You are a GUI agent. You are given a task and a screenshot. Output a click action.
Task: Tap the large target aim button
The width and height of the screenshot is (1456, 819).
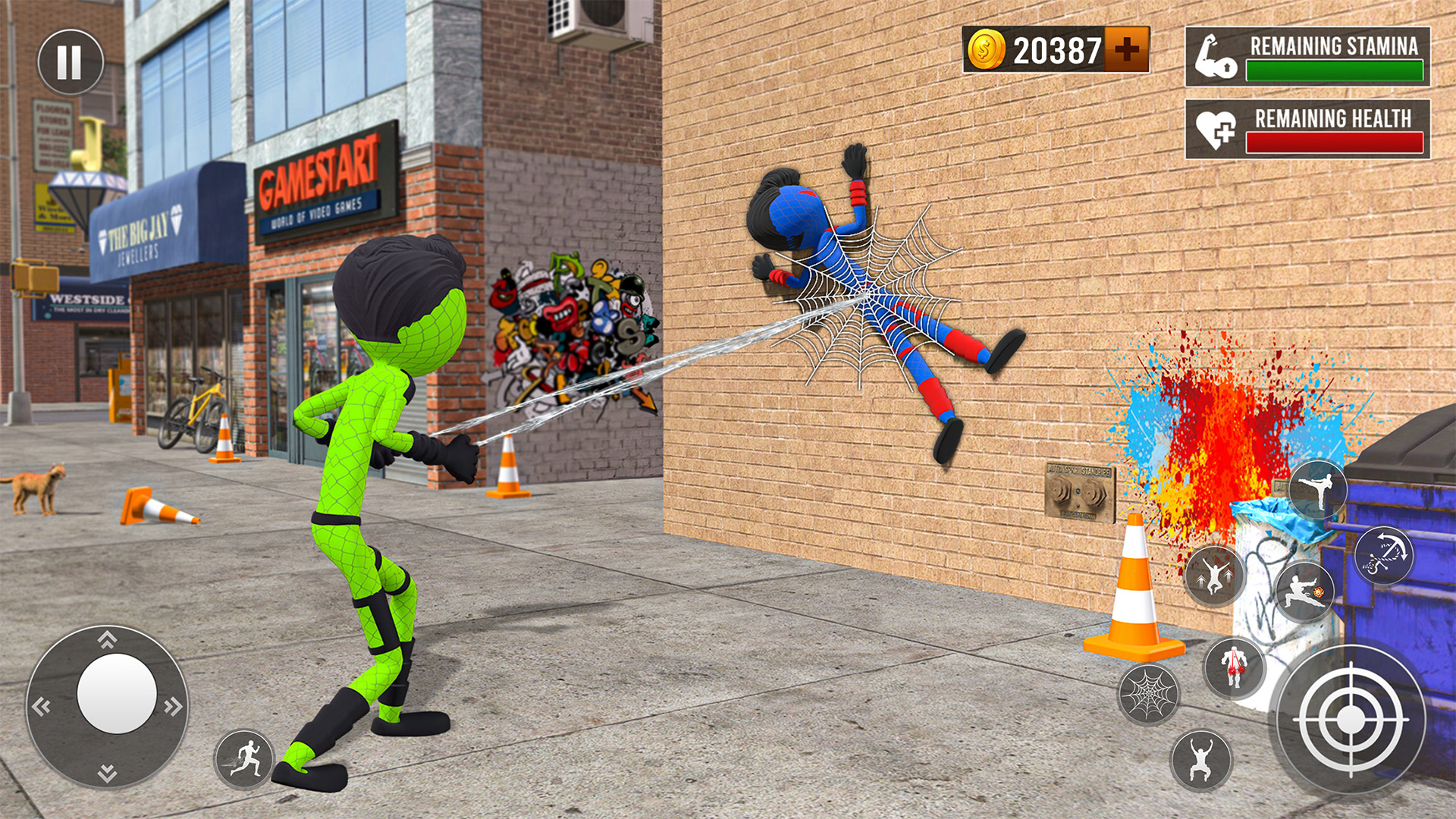coord(1351,720)
